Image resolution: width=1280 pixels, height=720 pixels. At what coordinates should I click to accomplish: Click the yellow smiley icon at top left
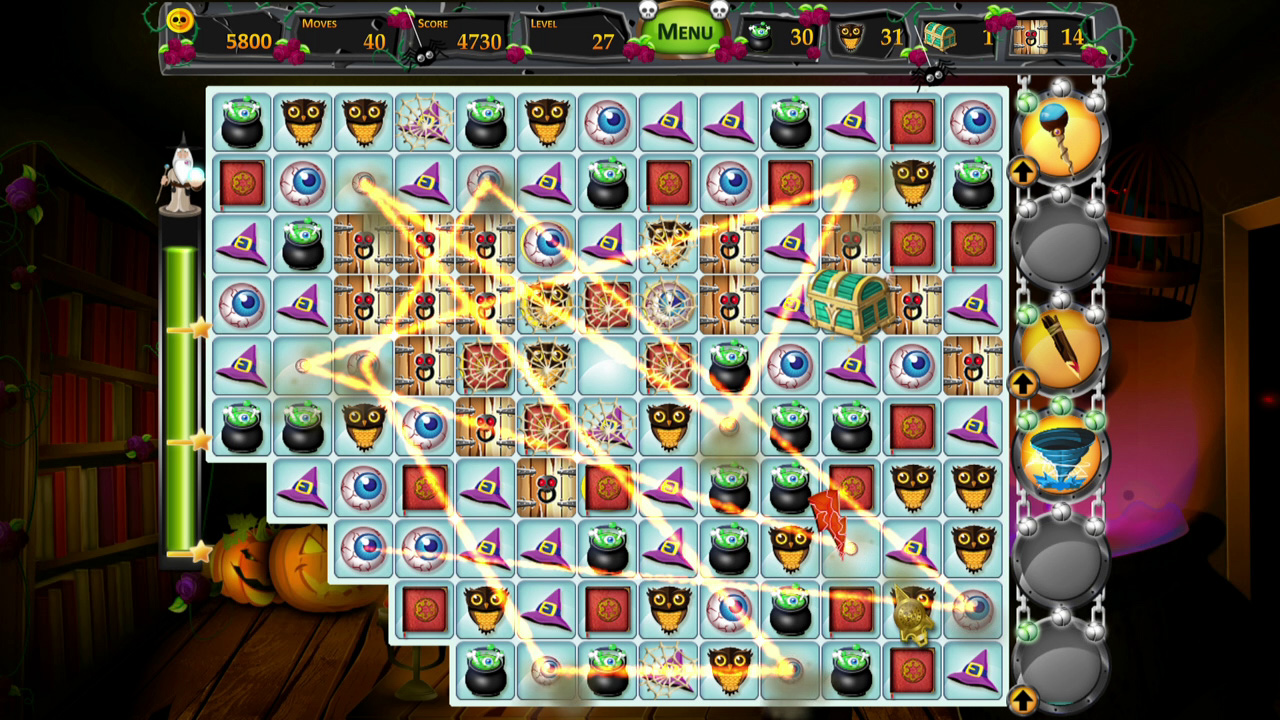tap(180, 22)
